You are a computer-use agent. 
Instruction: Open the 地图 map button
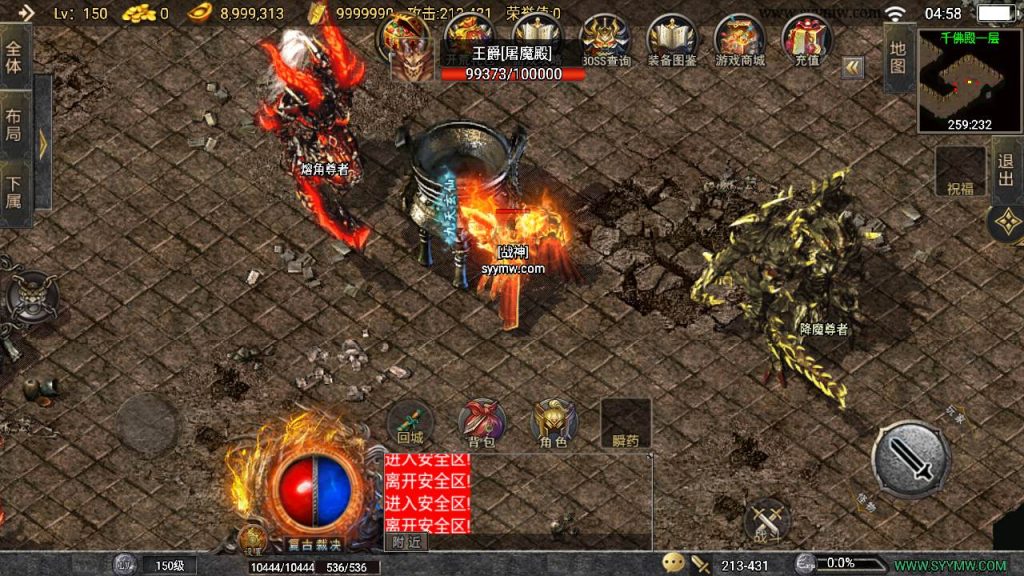898,57
